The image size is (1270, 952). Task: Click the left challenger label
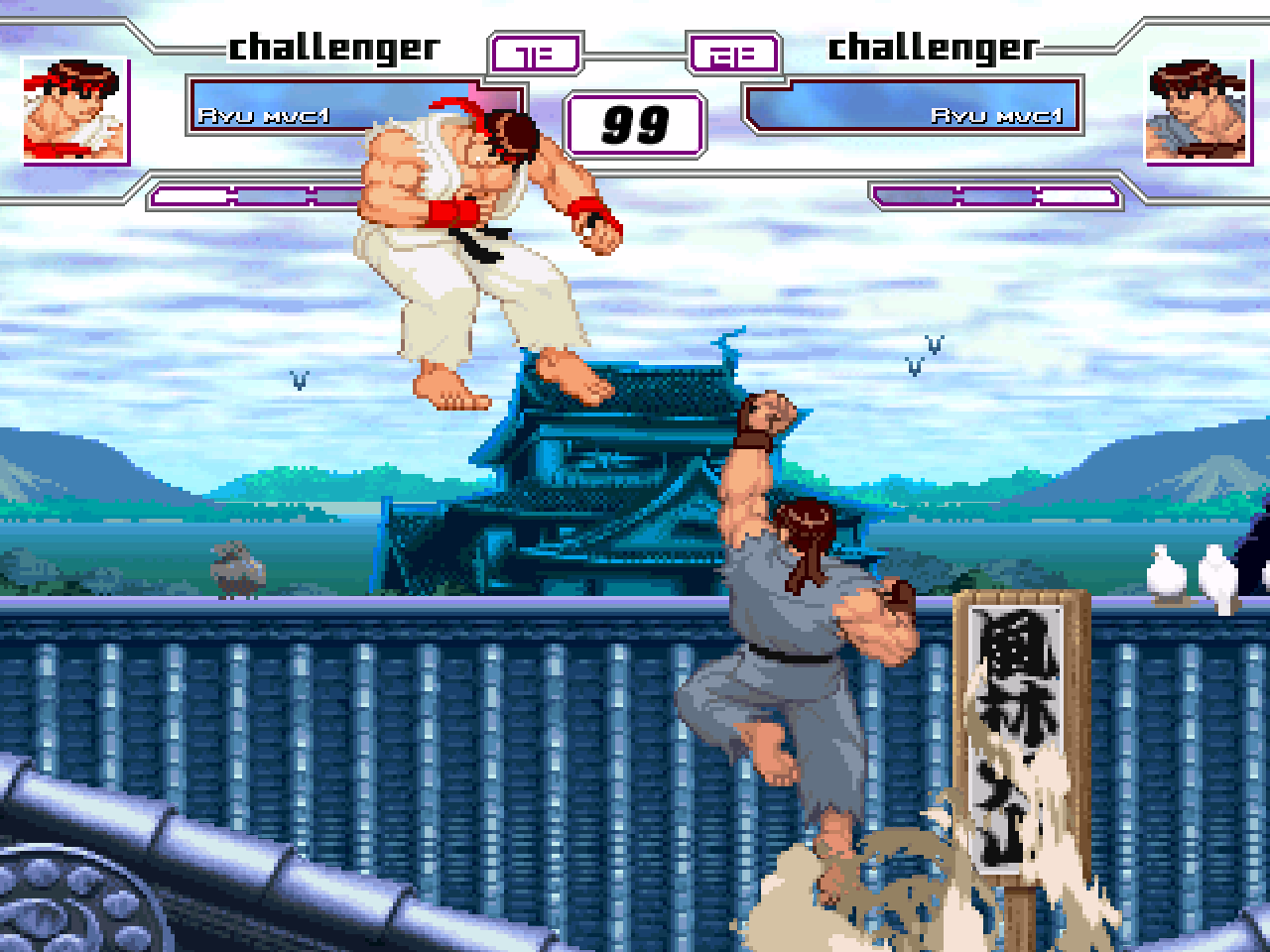click(x=332, y=45)
